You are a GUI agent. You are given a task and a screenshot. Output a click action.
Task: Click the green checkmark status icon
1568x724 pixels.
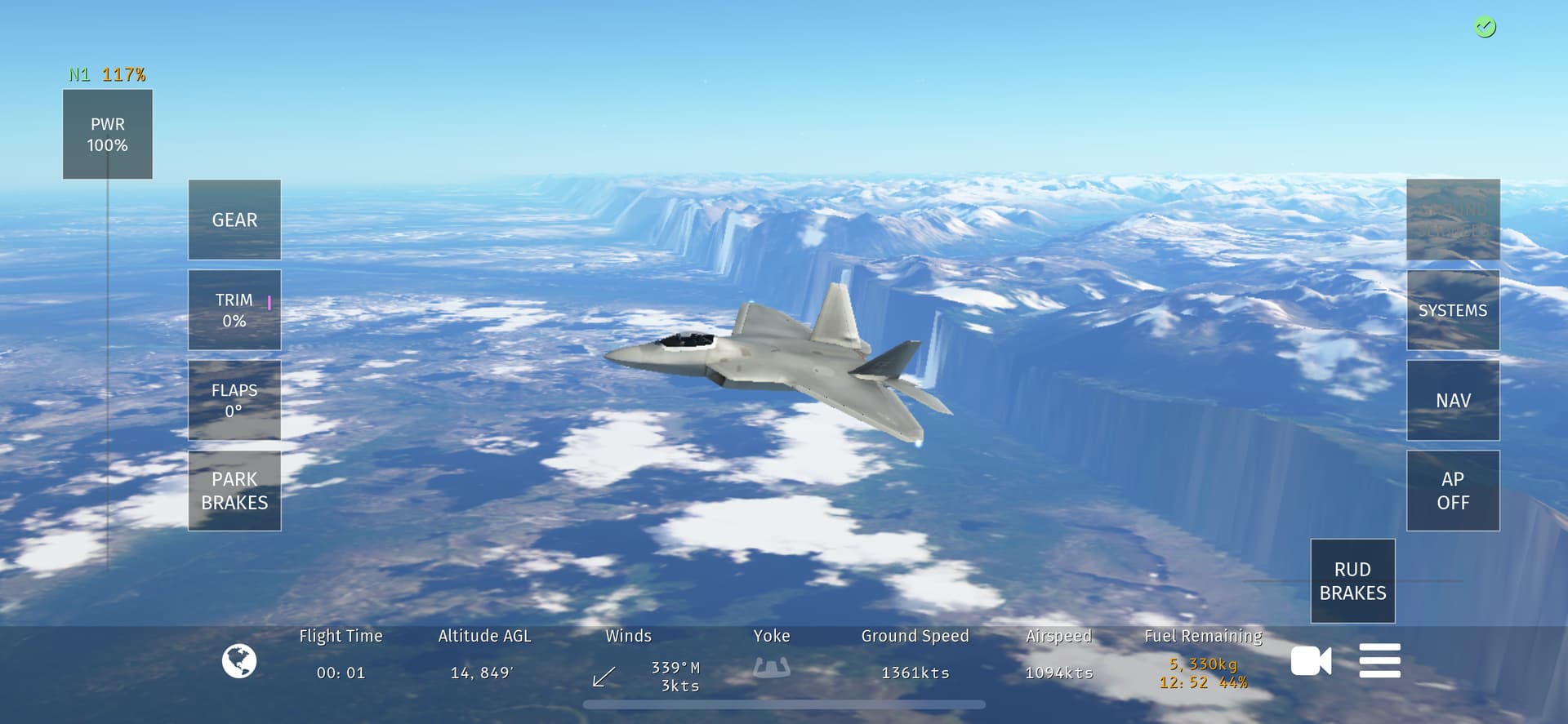point(1485,28)
